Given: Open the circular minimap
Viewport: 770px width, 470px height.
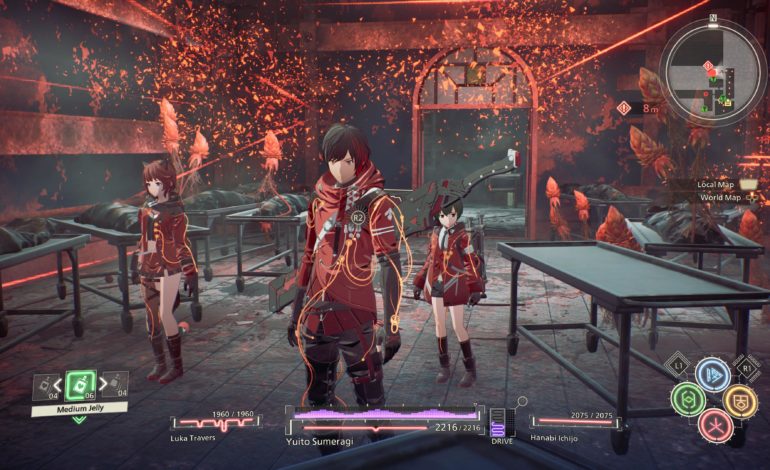Looking at the screenshot, I should (x=713, y=72).
